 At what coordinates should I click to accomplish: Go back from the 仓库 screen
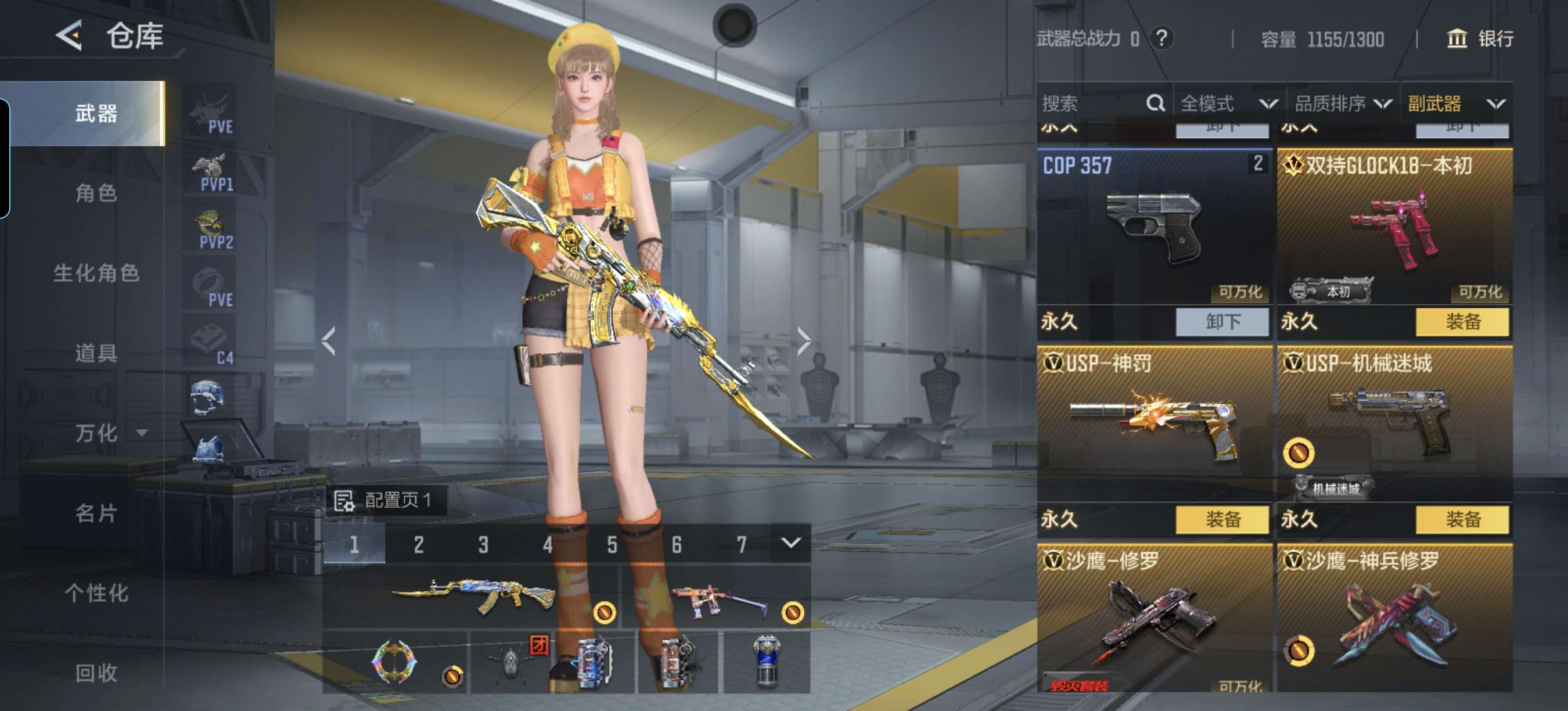tap(69, 35)
